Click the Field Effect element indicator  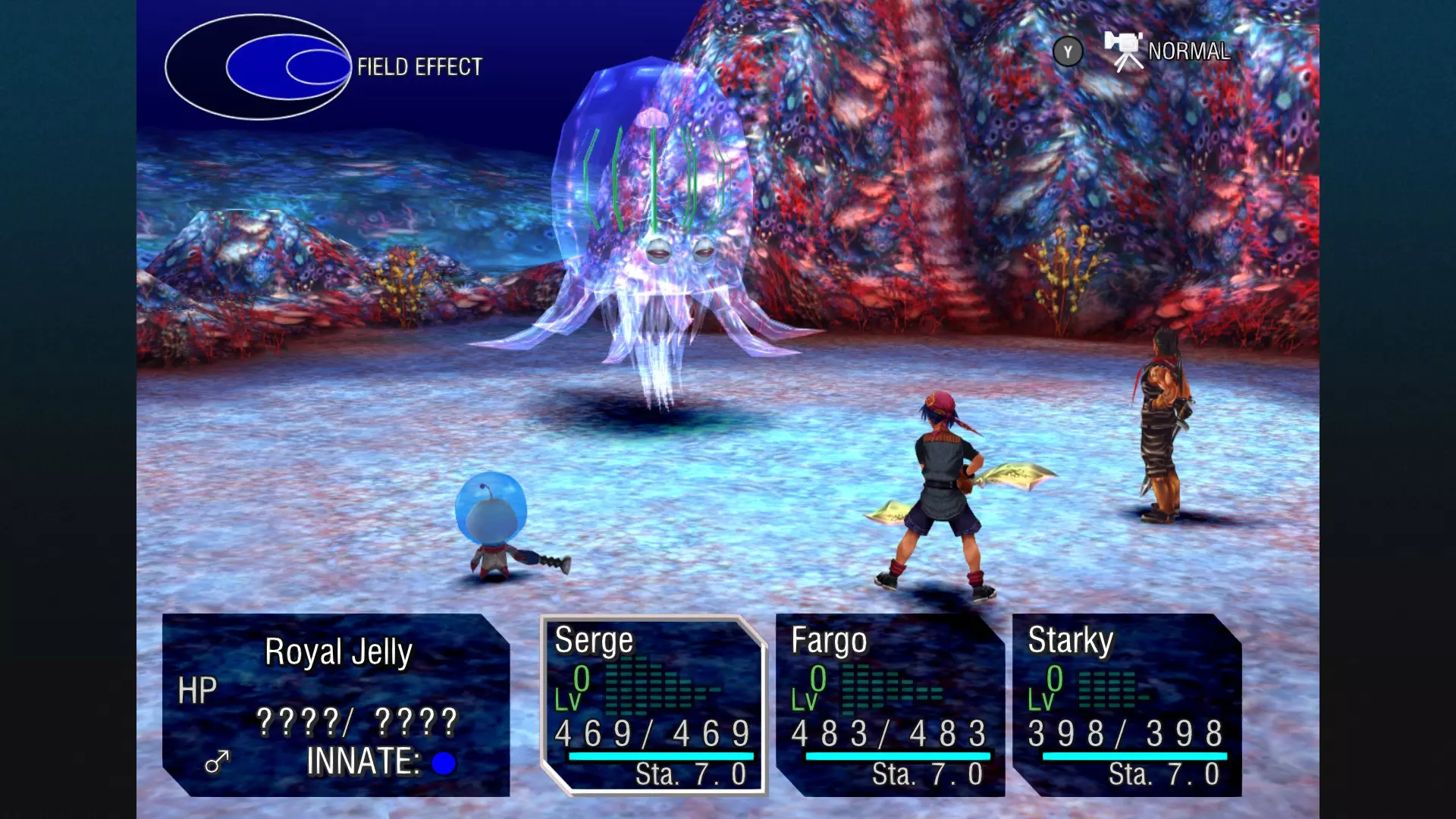[258, 67]
